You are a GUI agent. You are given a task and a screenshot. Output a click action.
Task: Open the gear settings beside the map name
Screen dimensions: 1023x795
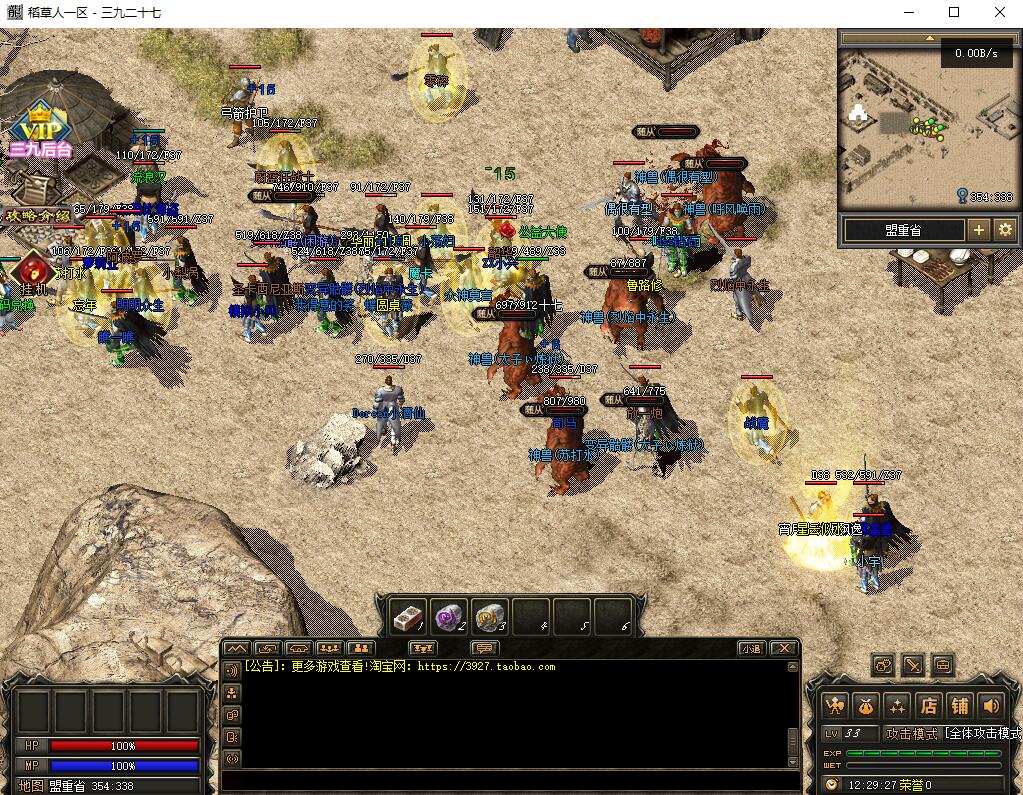click(x=1004, y=230)
